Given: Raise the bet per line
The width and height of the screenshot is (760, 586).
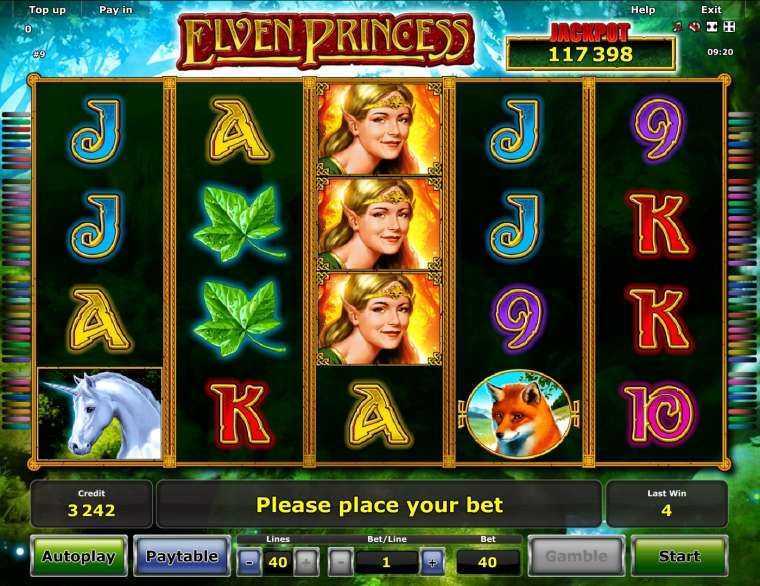Looking at the screenshot, I should (x=431, y=561).
